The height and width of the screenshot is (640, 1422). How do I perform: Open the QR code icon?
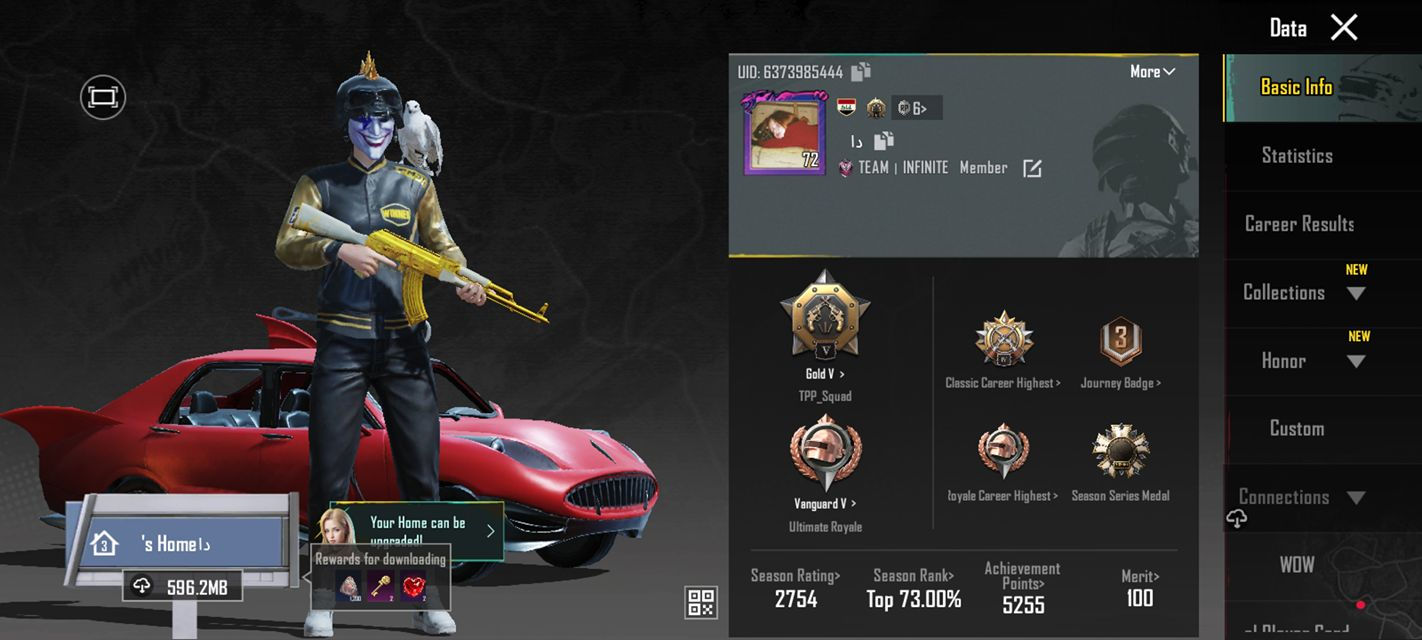(700, 602)
